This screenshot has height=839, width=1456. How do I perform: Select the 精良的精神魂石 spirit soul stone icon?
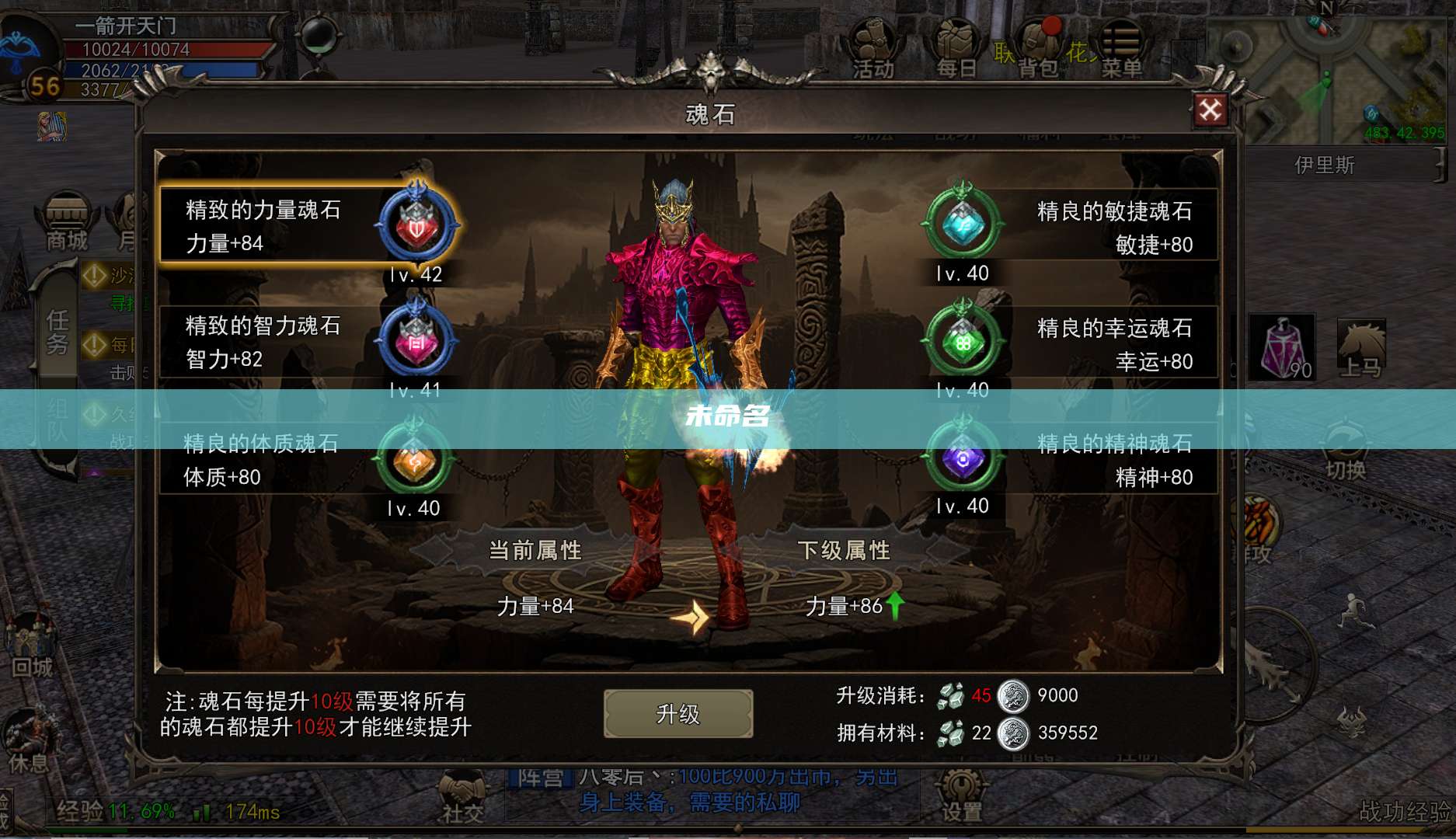click(x=963, y=458)
